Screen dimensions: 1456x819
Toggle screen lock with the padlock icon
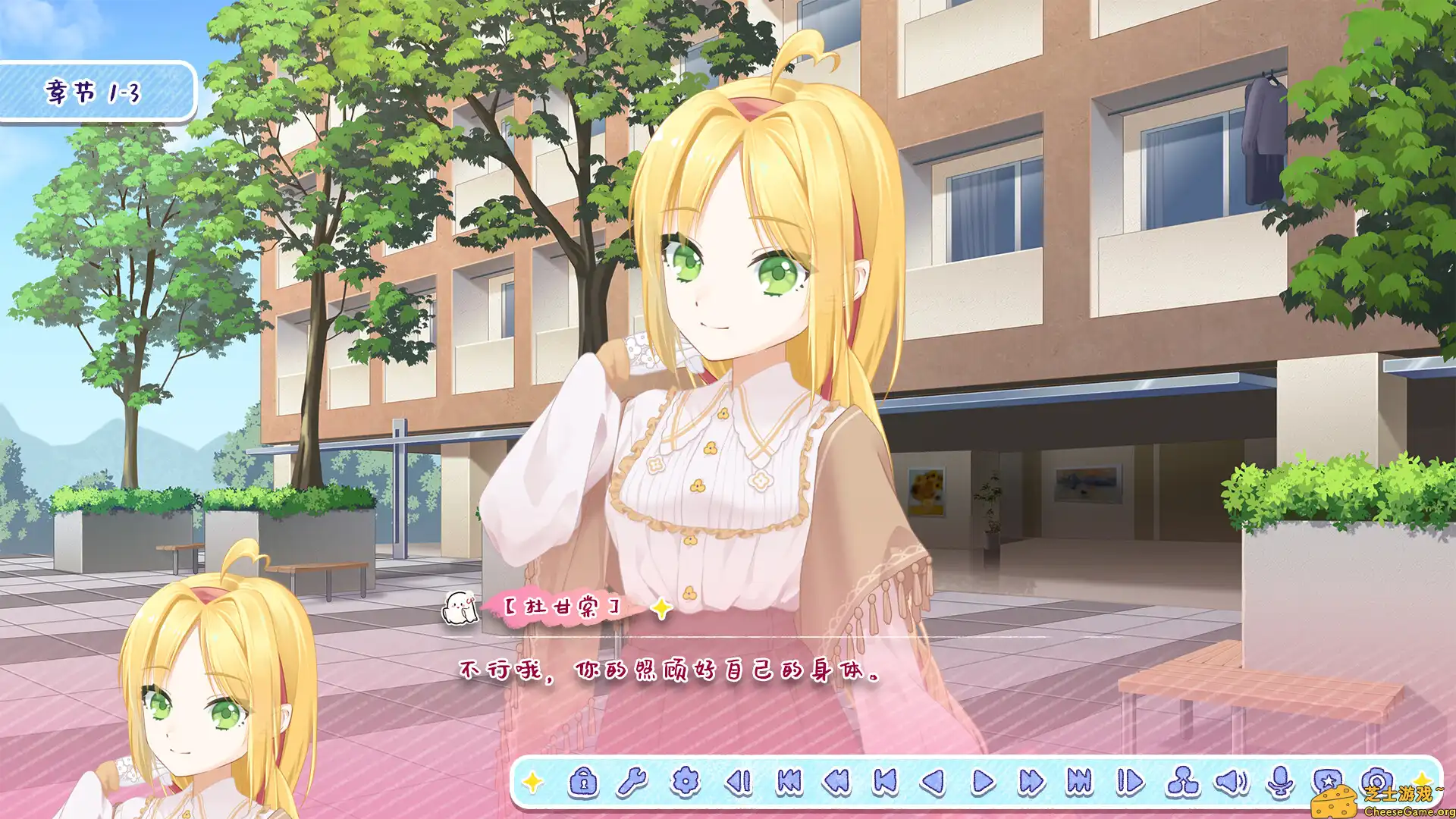584,780
